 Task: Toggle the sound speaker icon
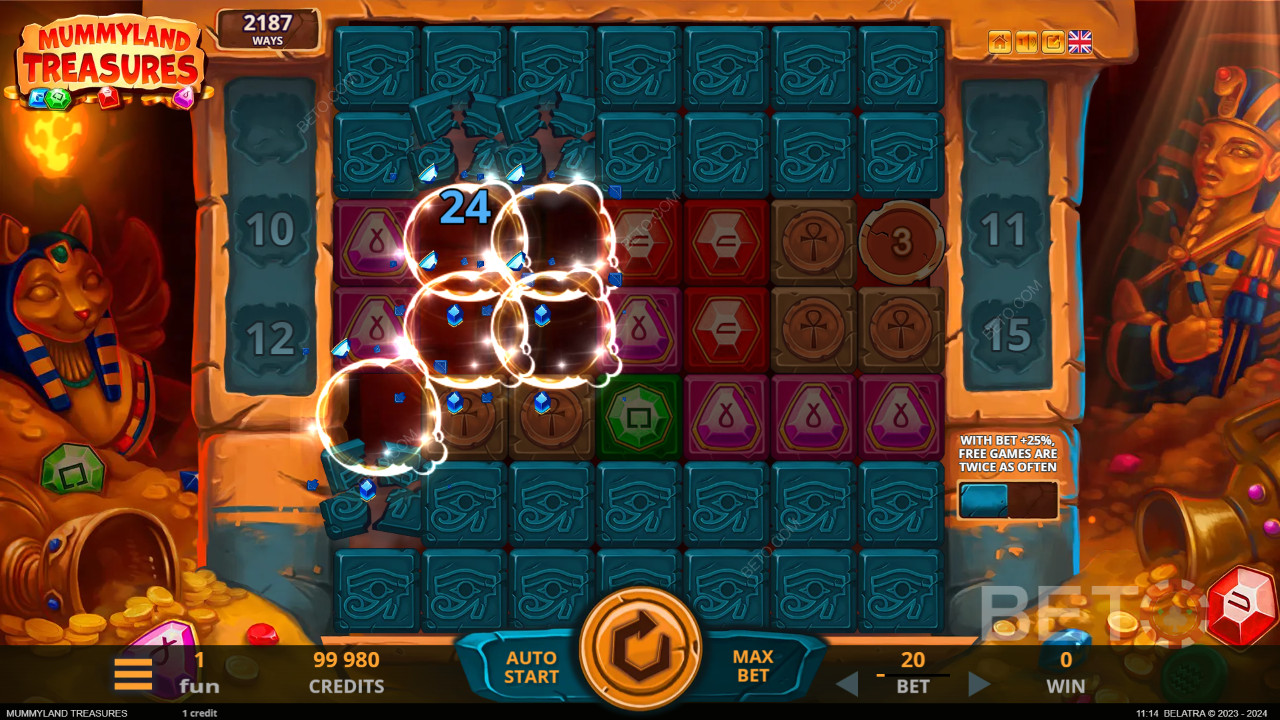click(x=1026, y=42)
